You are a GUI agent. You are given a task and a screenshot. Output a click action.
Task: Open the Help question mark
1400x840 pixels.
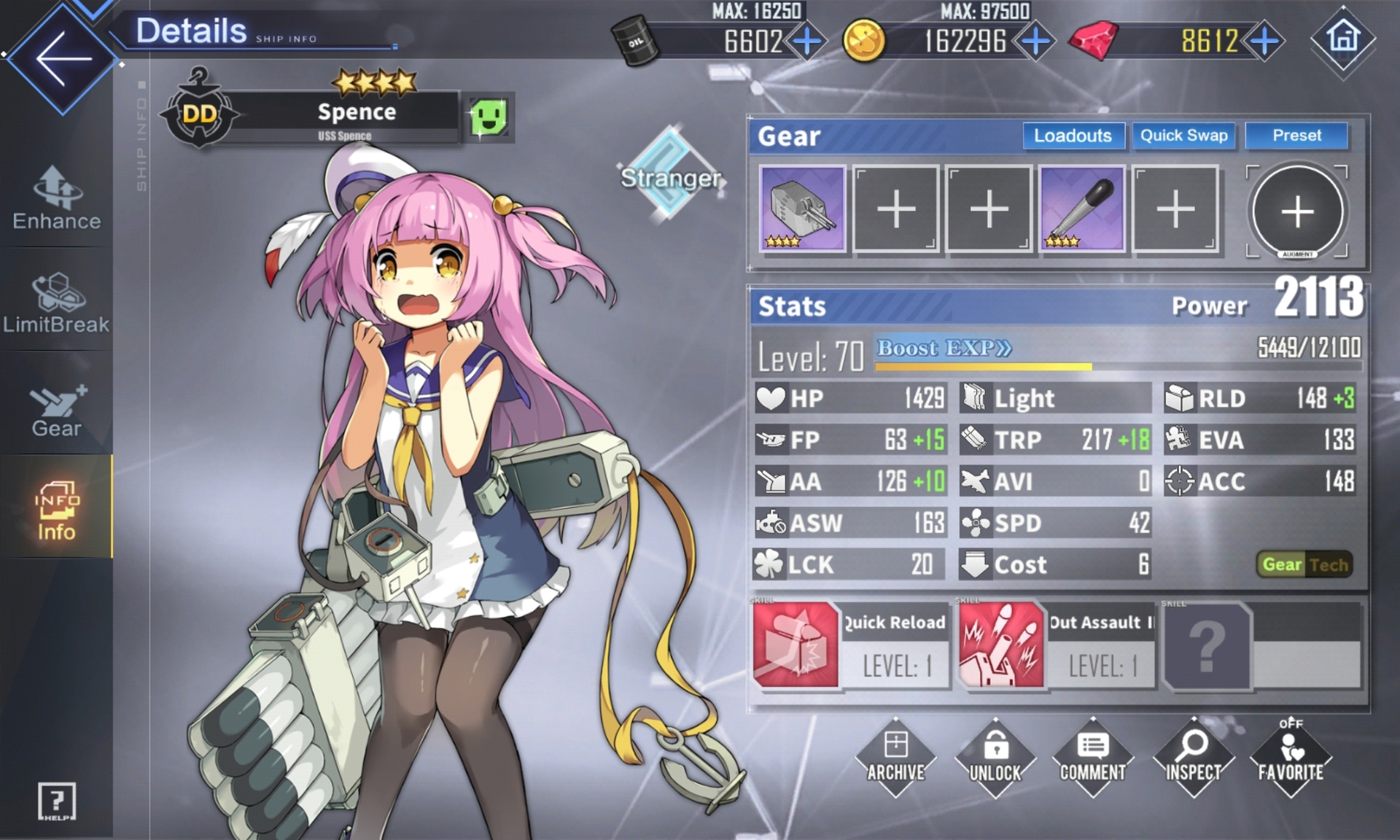[x=56, y=802]
